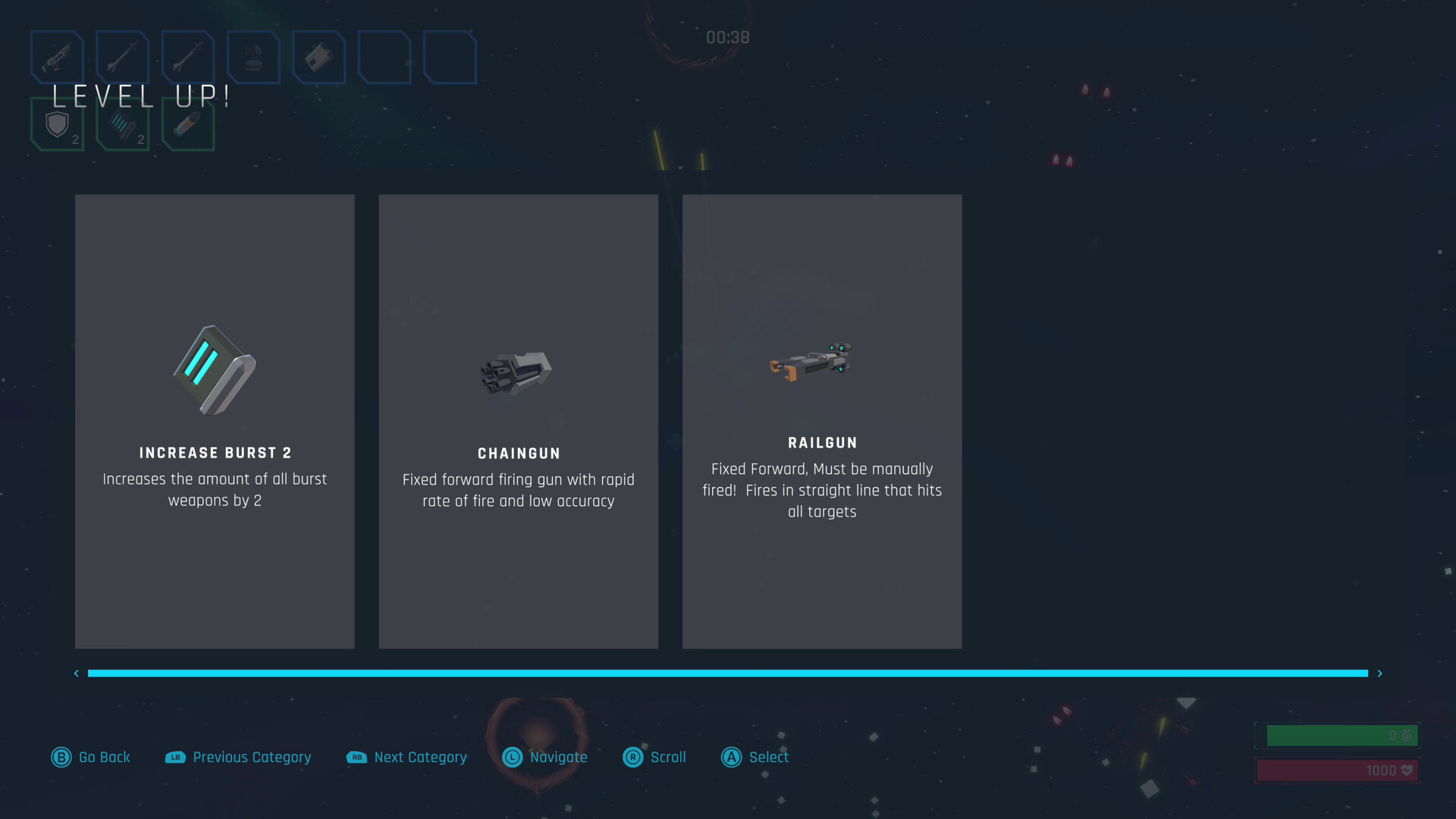Select the rifle weapon slot icon
The image size is (1456, 819).
tap(57, 57)
